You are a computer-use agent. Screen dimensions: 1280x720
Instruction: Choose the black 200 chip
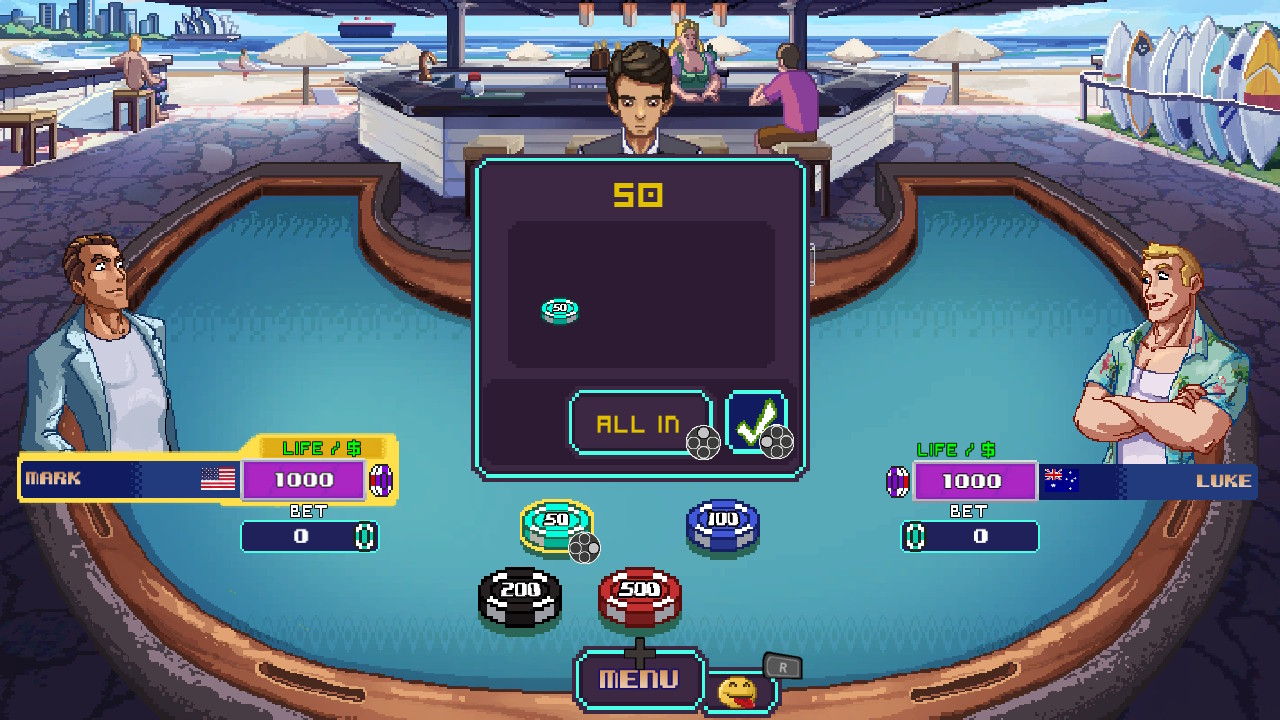(x=519, y=595)
